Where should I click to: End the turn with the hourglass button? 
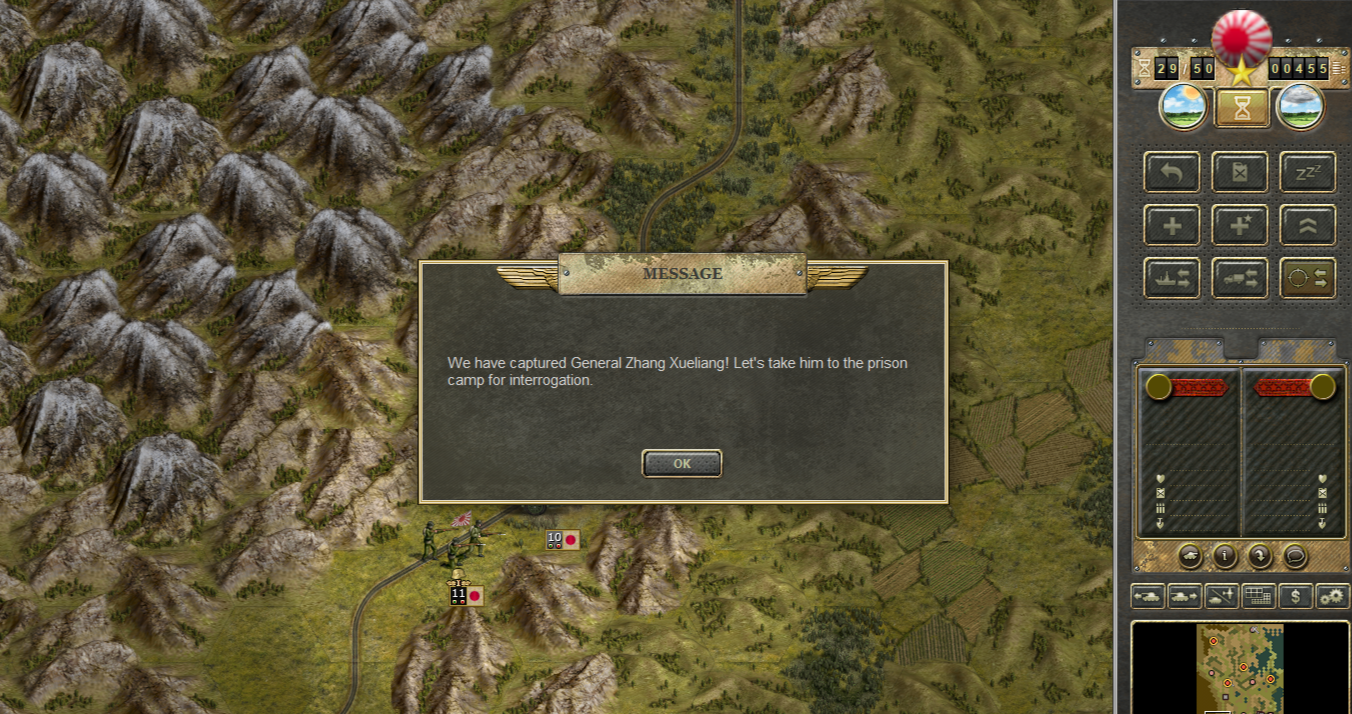[1242, 108]
